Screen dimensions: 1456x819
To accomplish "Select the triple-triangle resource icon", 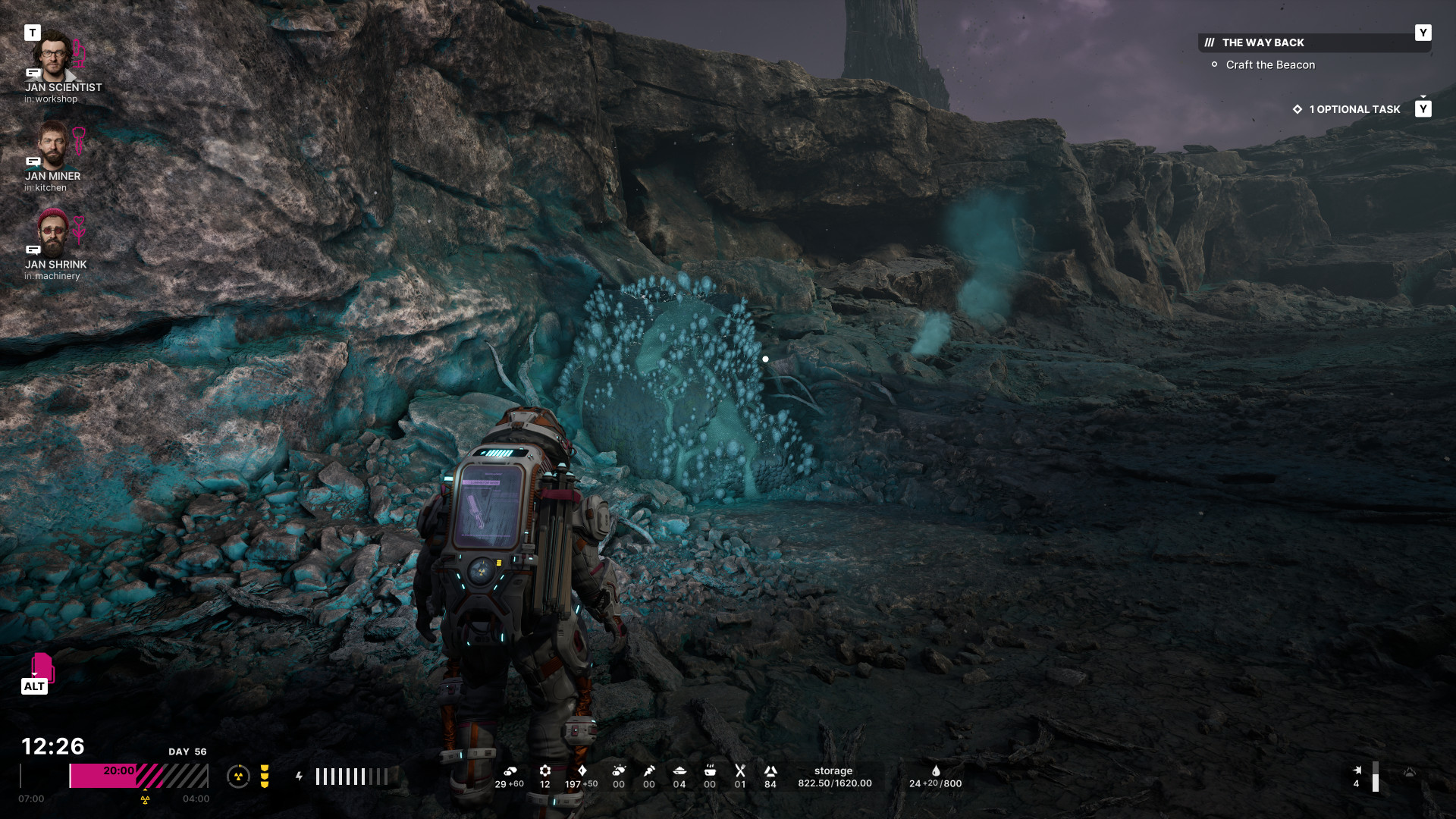I will tap(770, 771).
